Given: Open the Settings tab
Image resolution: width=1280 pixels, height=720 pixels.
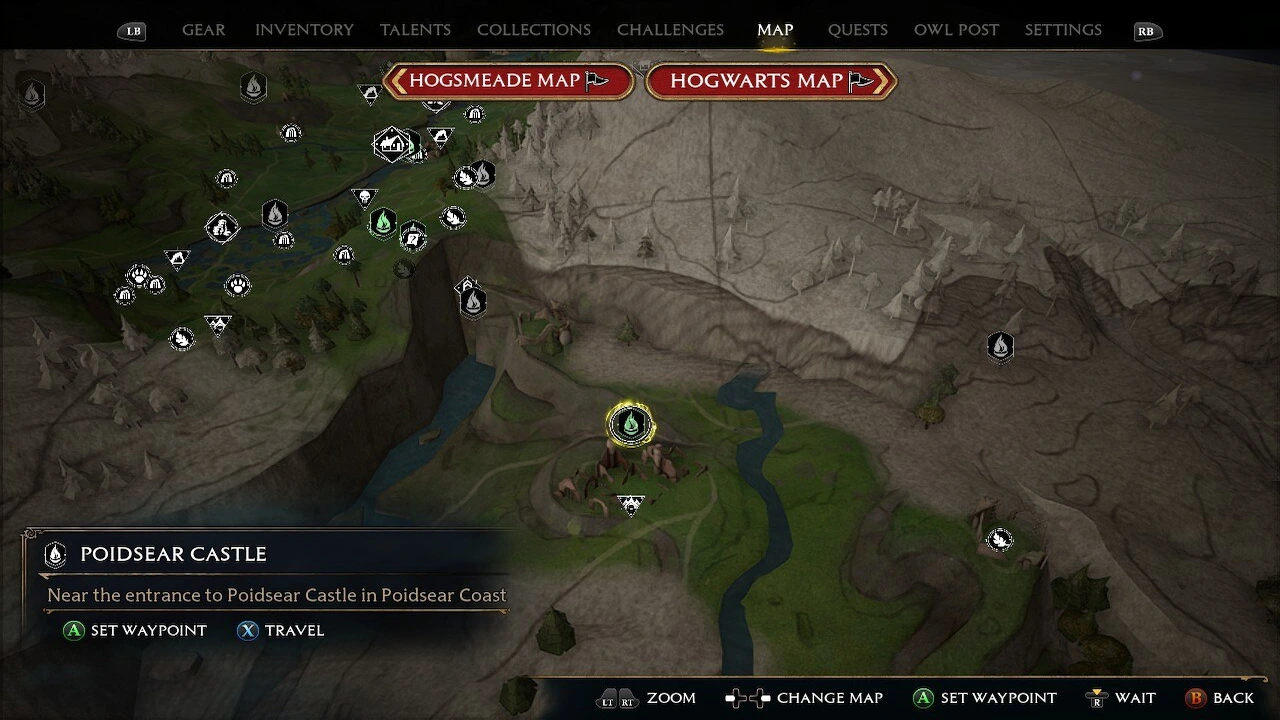Looking at the screenshot, I should [1063, 30].
